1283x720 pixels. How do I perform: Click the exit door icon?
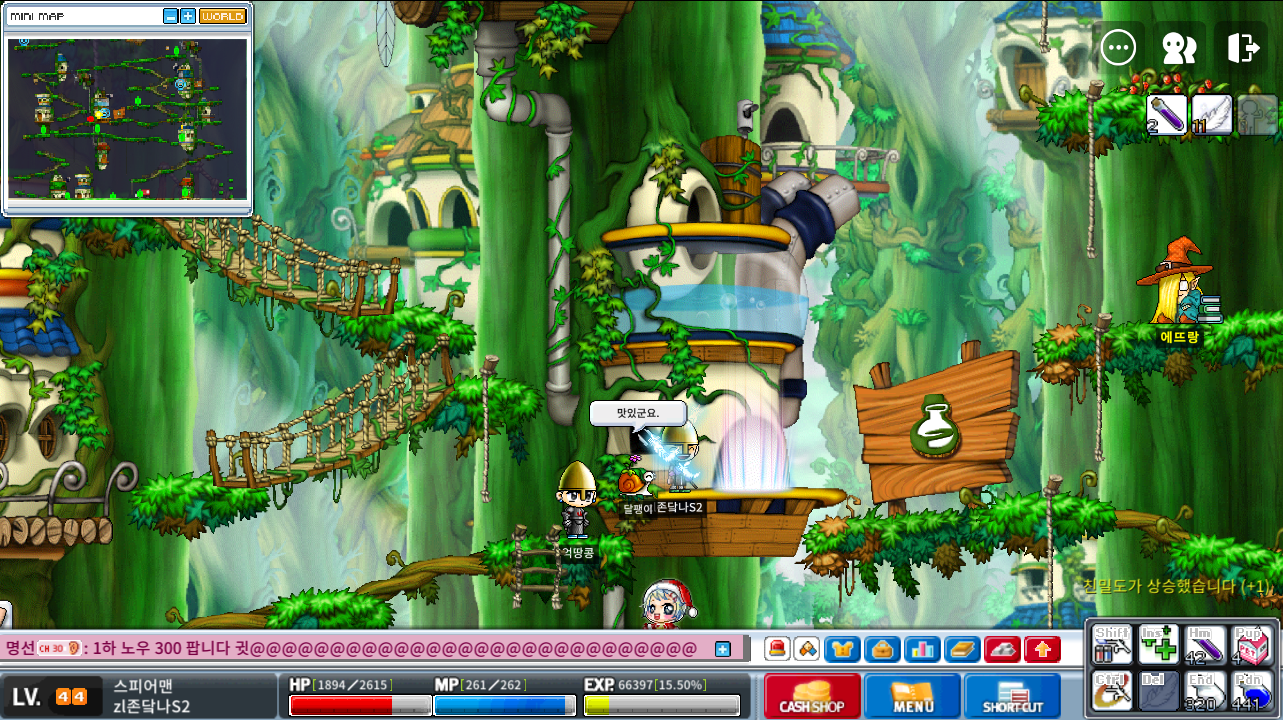tap(1241, 47)
